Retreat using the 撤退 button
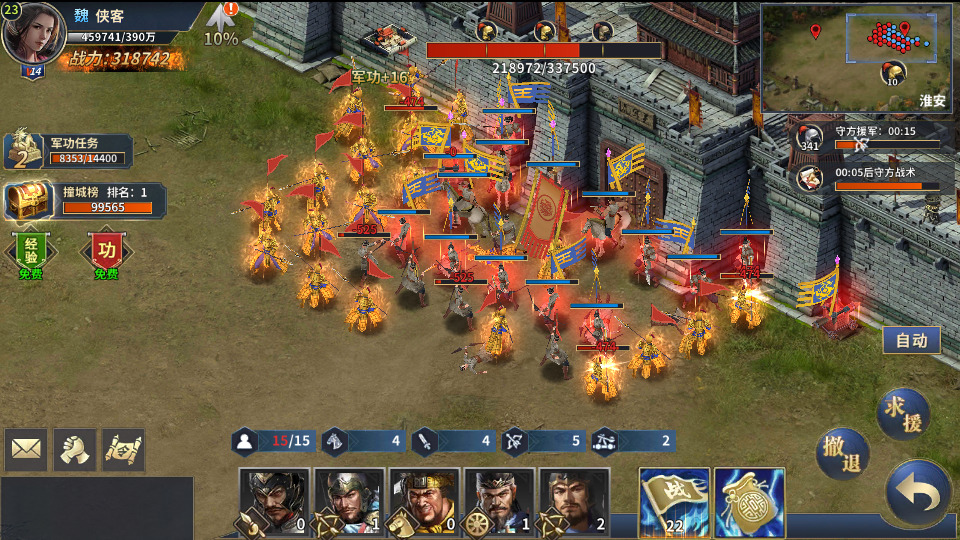 (x=842, y=454)
